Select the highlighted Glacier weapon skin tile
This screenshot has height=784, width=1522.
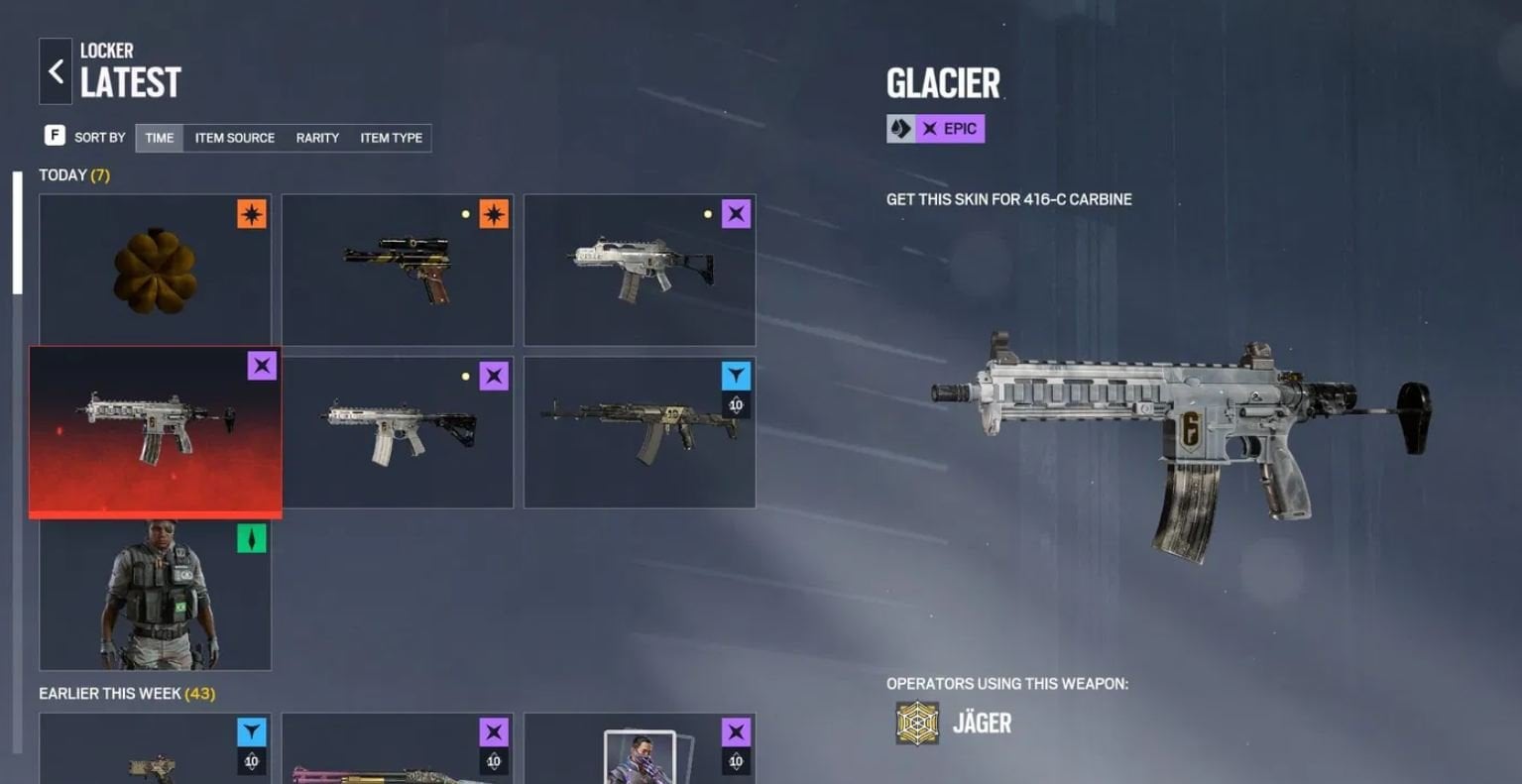pyautogui.click(x=155, y=431)
